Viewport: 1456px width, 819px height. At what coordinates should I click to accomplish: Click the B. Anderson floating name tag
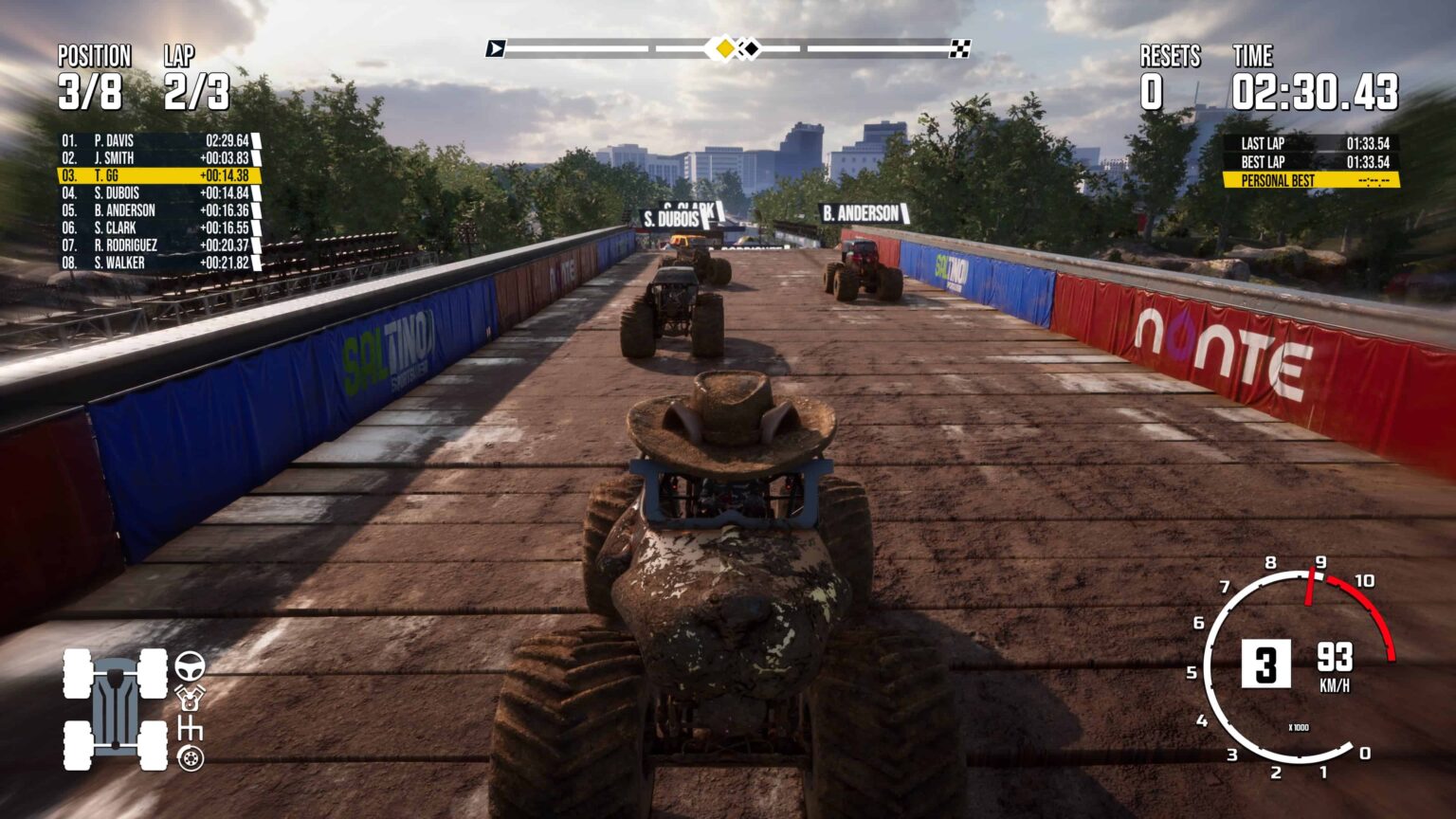(x=861, y=214)
